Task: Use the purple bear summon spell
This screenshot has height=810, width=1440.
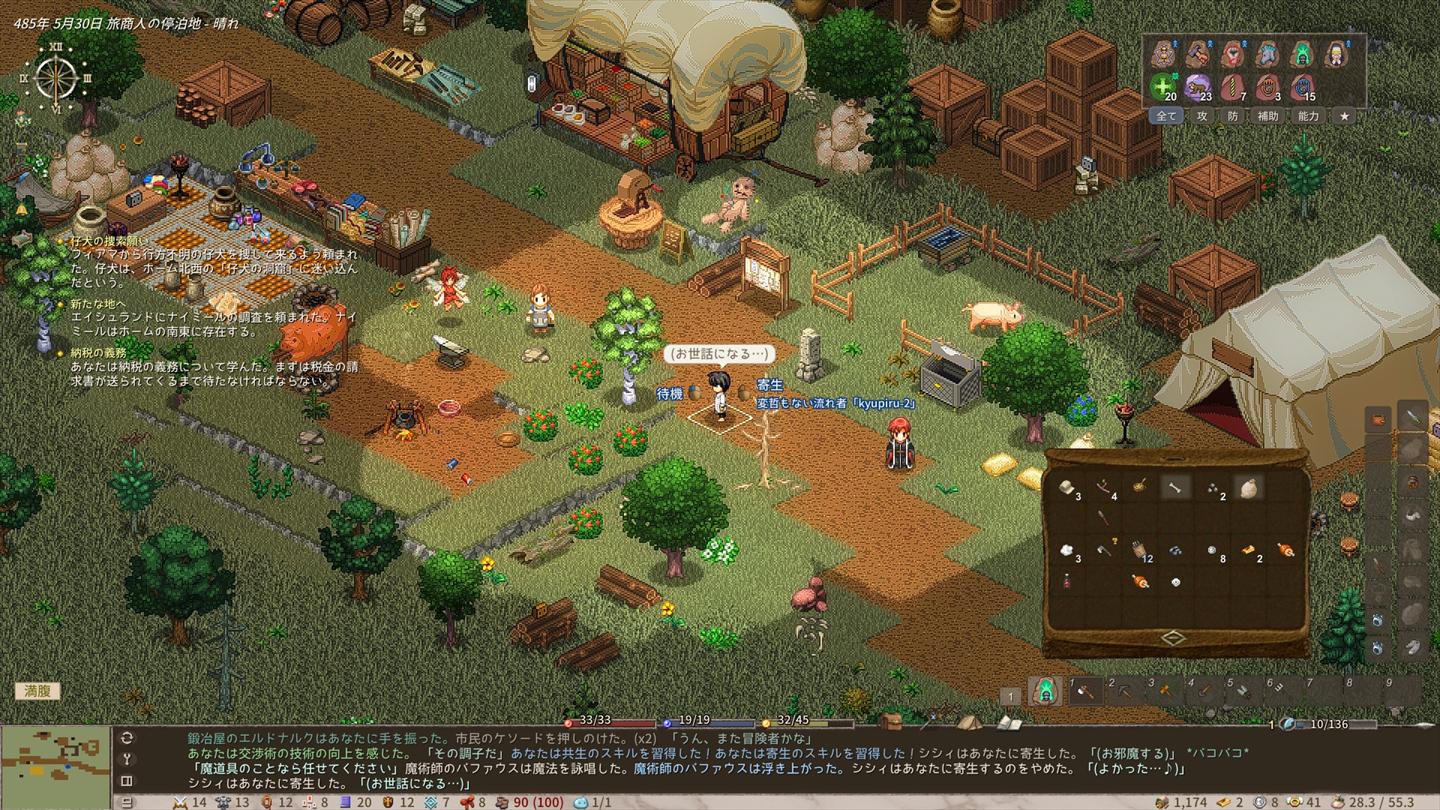Action: [x=1197, y=86]
